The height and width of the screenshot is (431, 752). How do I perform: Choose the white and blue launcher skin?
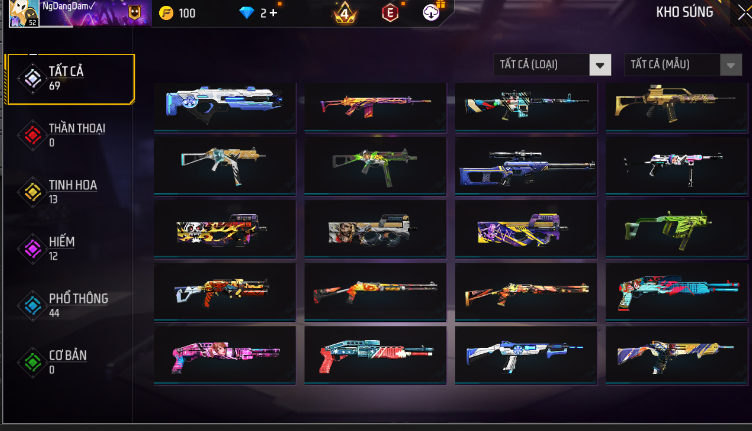[224, 105]
